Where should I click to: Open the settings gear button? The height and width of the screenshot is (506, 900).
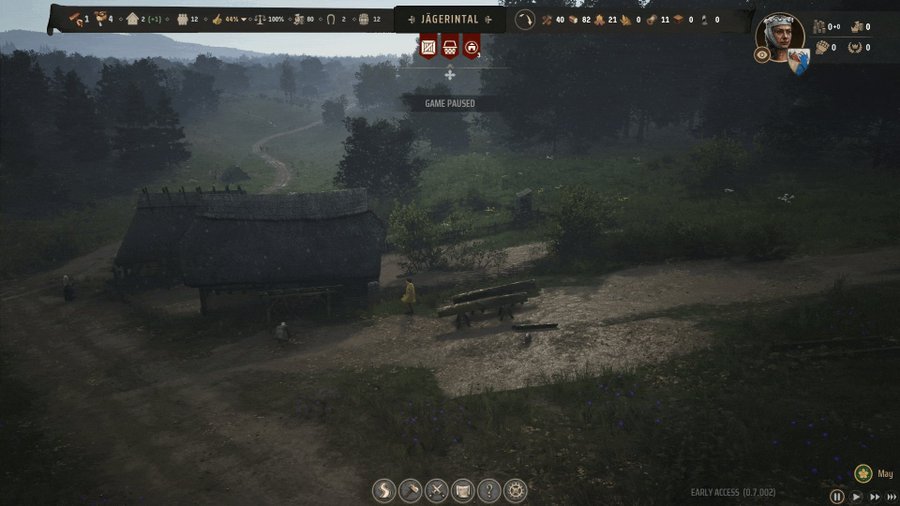[x=515, y=491]
